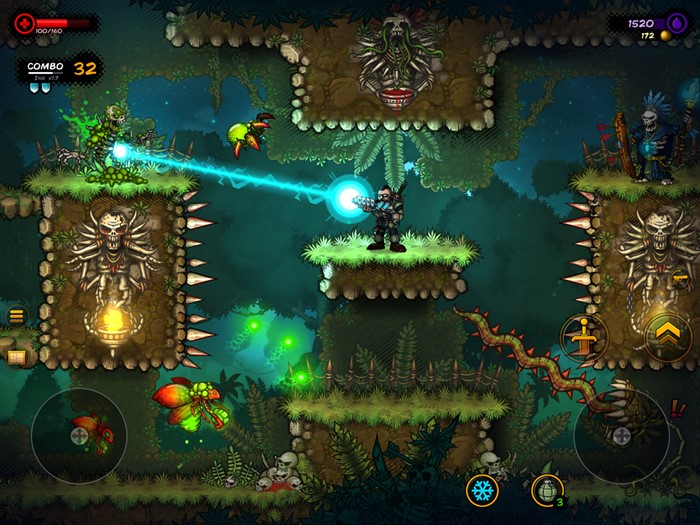
Task: Open the map with the yellow grid icon
Action: coord(17,355)
